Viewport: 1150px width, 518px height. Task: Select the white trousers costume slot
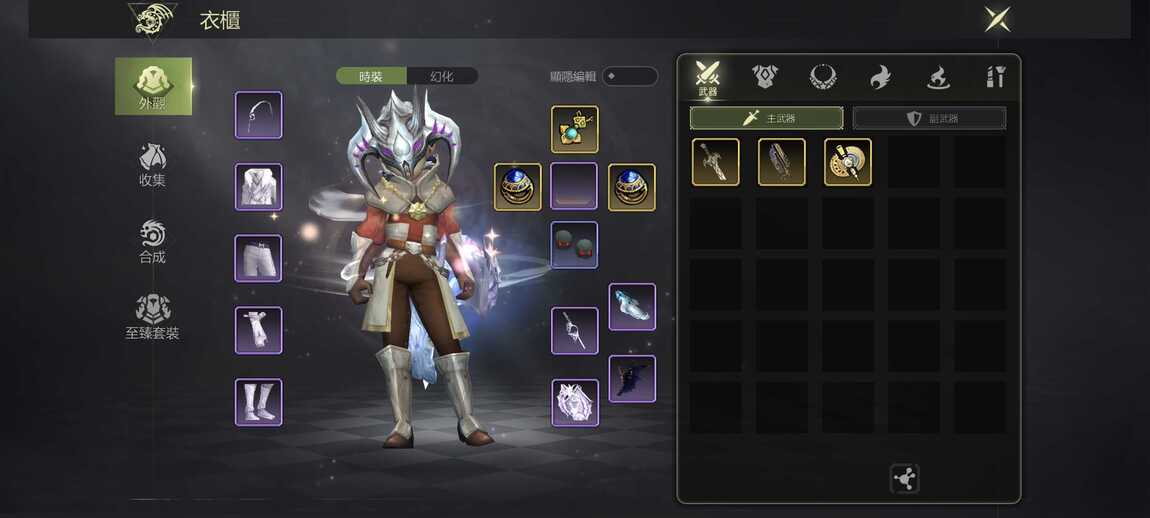click(x=259, y=258)
